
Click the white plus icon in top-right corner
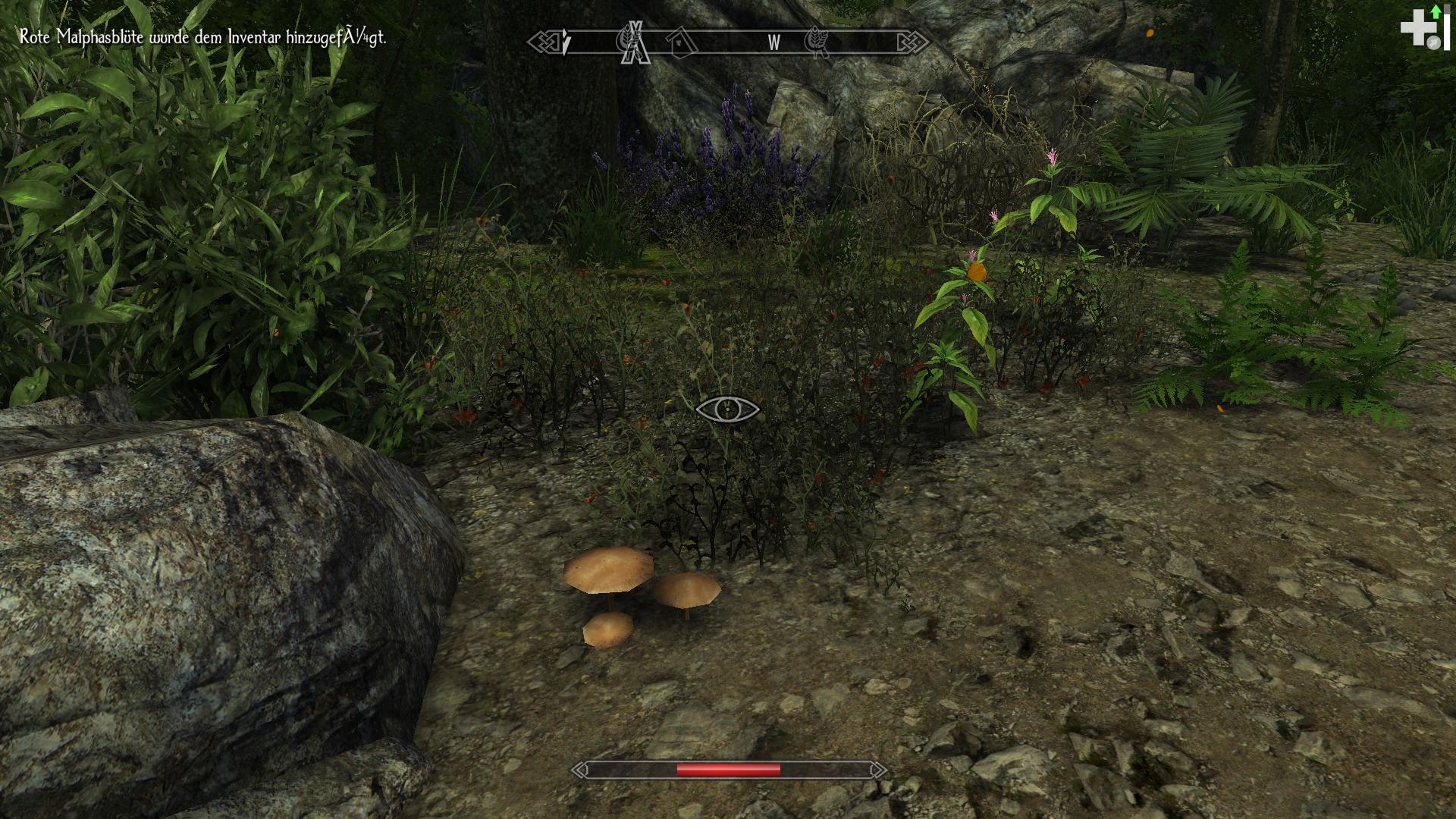1420,28
